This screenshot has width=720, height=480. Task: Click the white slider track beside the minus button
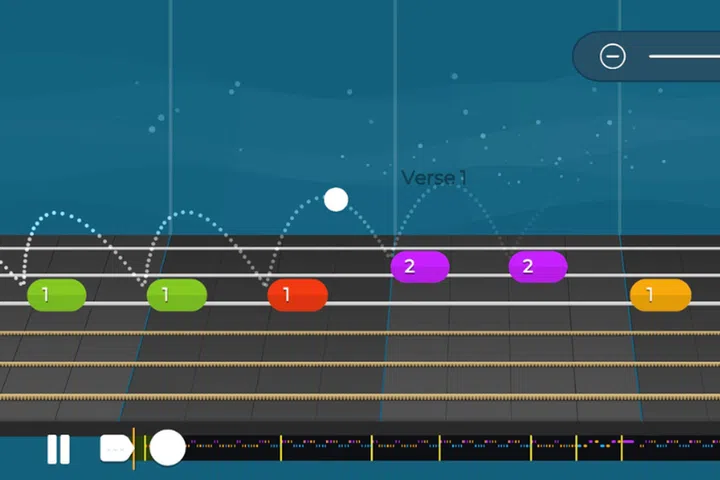(x=686, y=56)
